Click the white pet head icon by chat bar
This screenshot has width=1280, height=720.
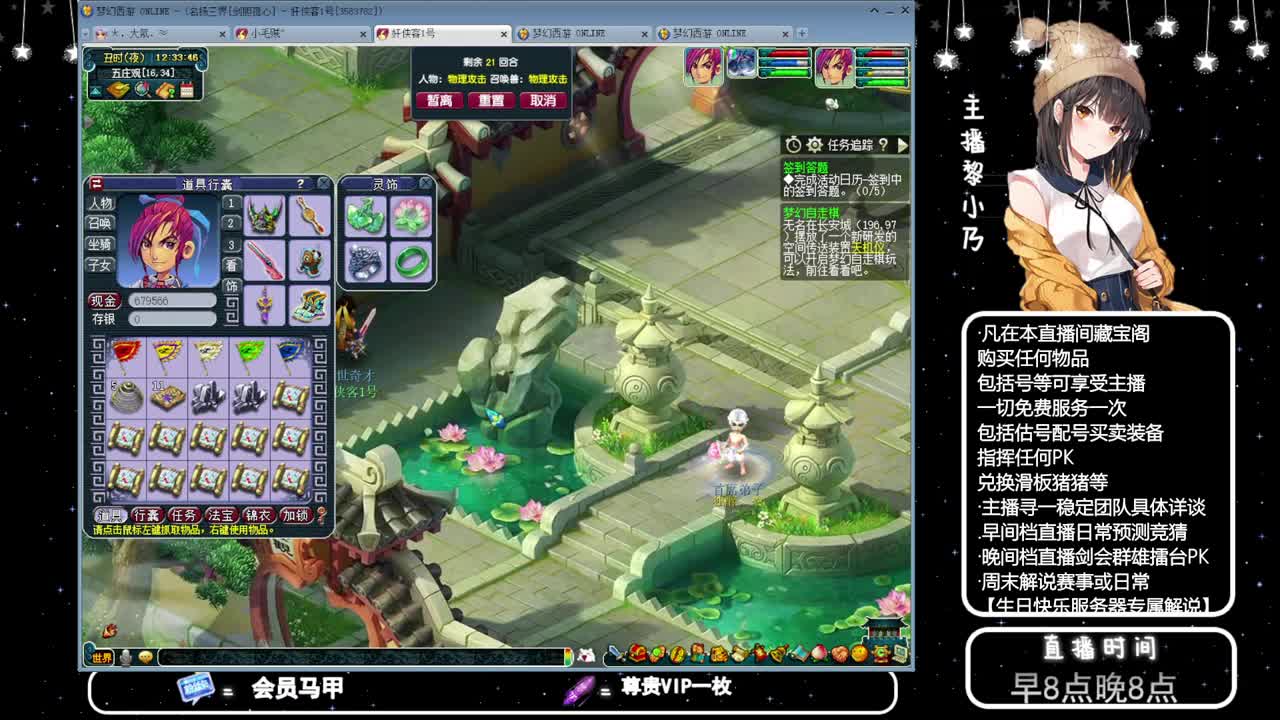[x=587, y=655]
